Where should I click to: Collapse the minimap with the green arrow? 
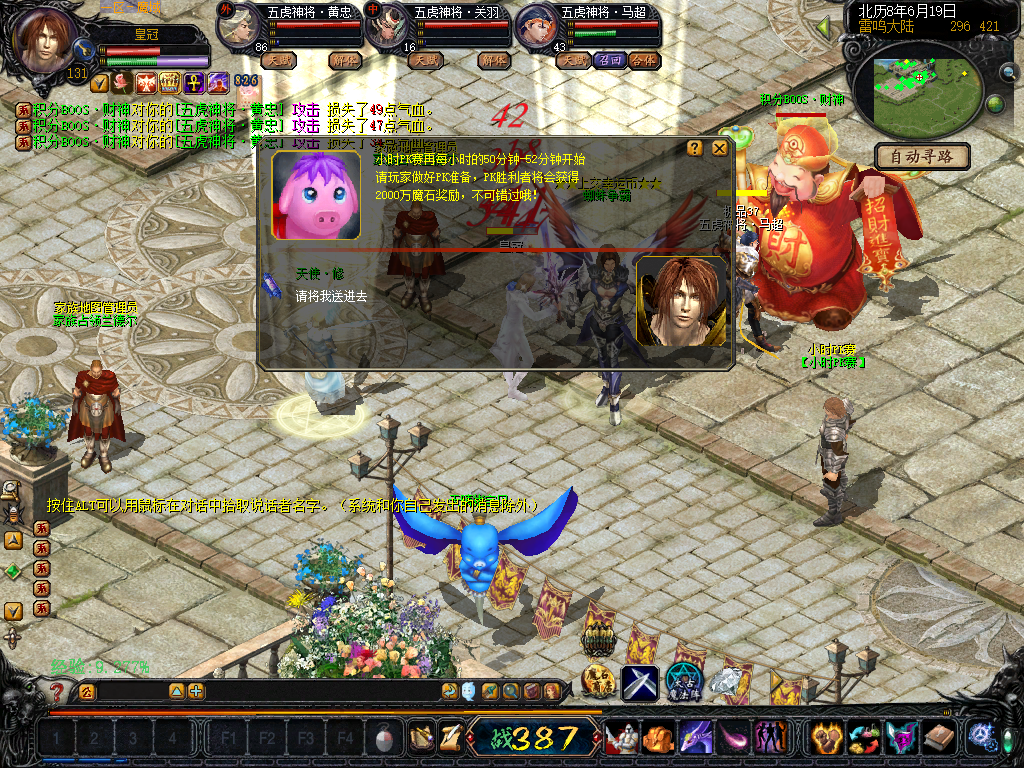tap(824, 28)
